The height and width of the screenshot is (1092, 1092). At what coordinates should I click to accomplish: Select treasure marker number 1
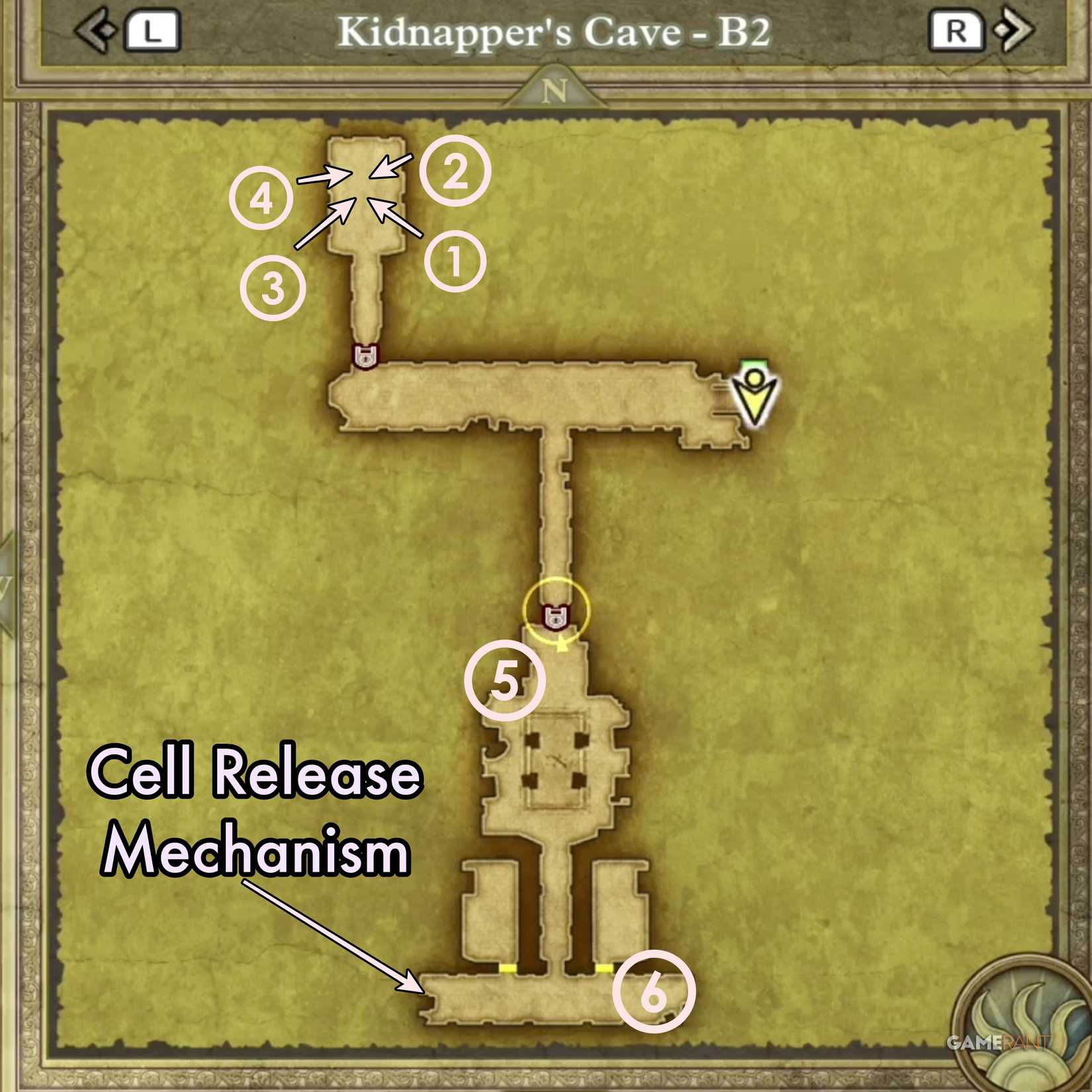457,261
